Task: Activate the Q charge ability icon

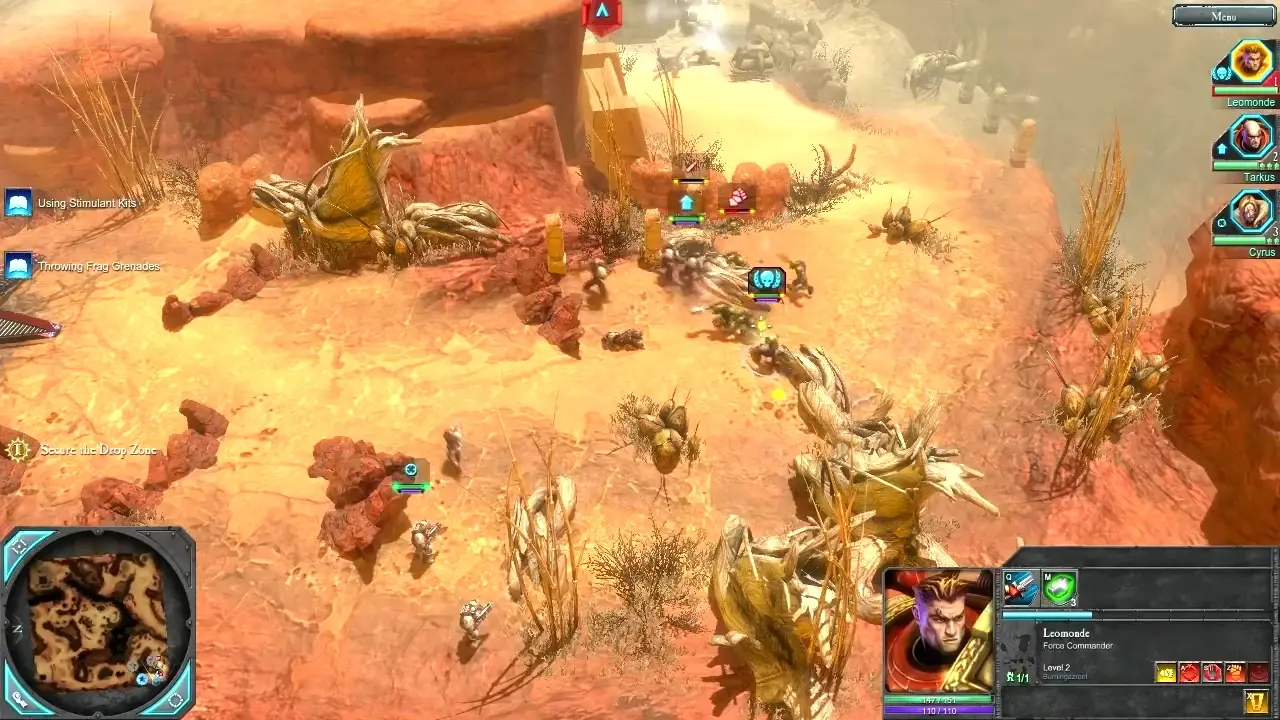Action: (x=1020, y=588)
